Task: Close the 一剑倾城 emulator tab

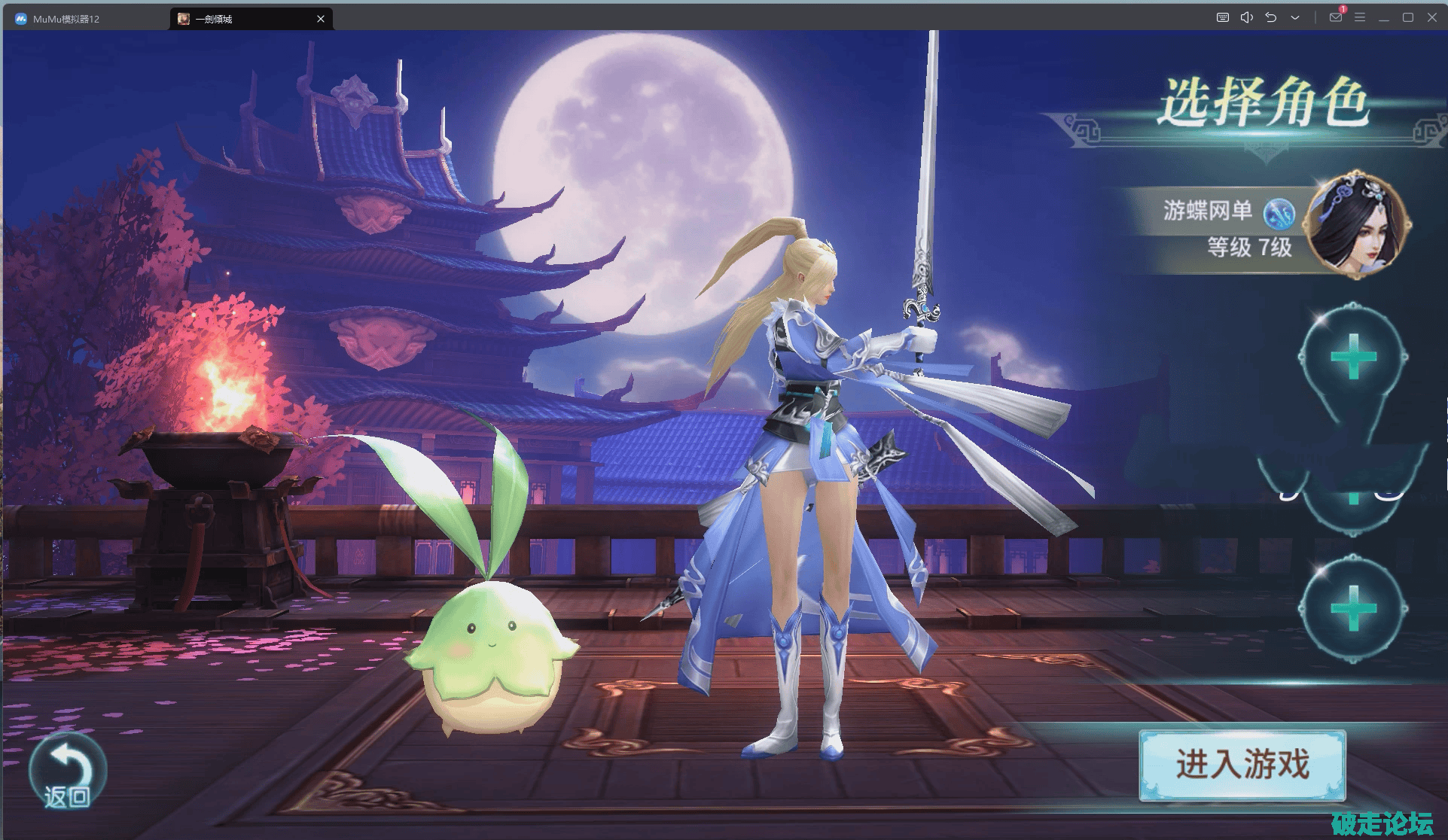Action: (321, 19)
